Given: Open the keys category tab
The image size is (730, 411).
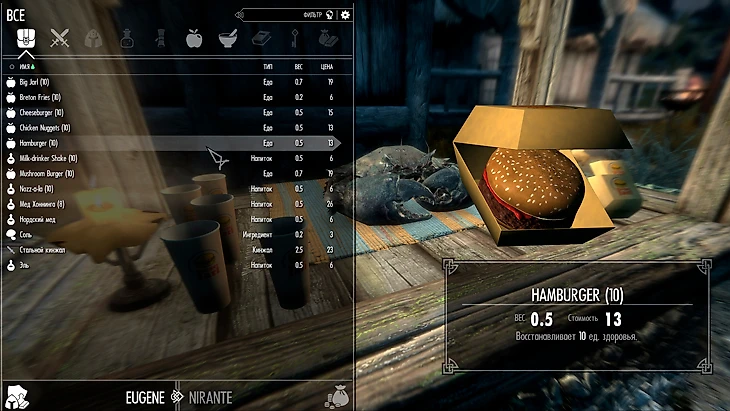Looking at the screenshot, I should (x=294, y=38).
